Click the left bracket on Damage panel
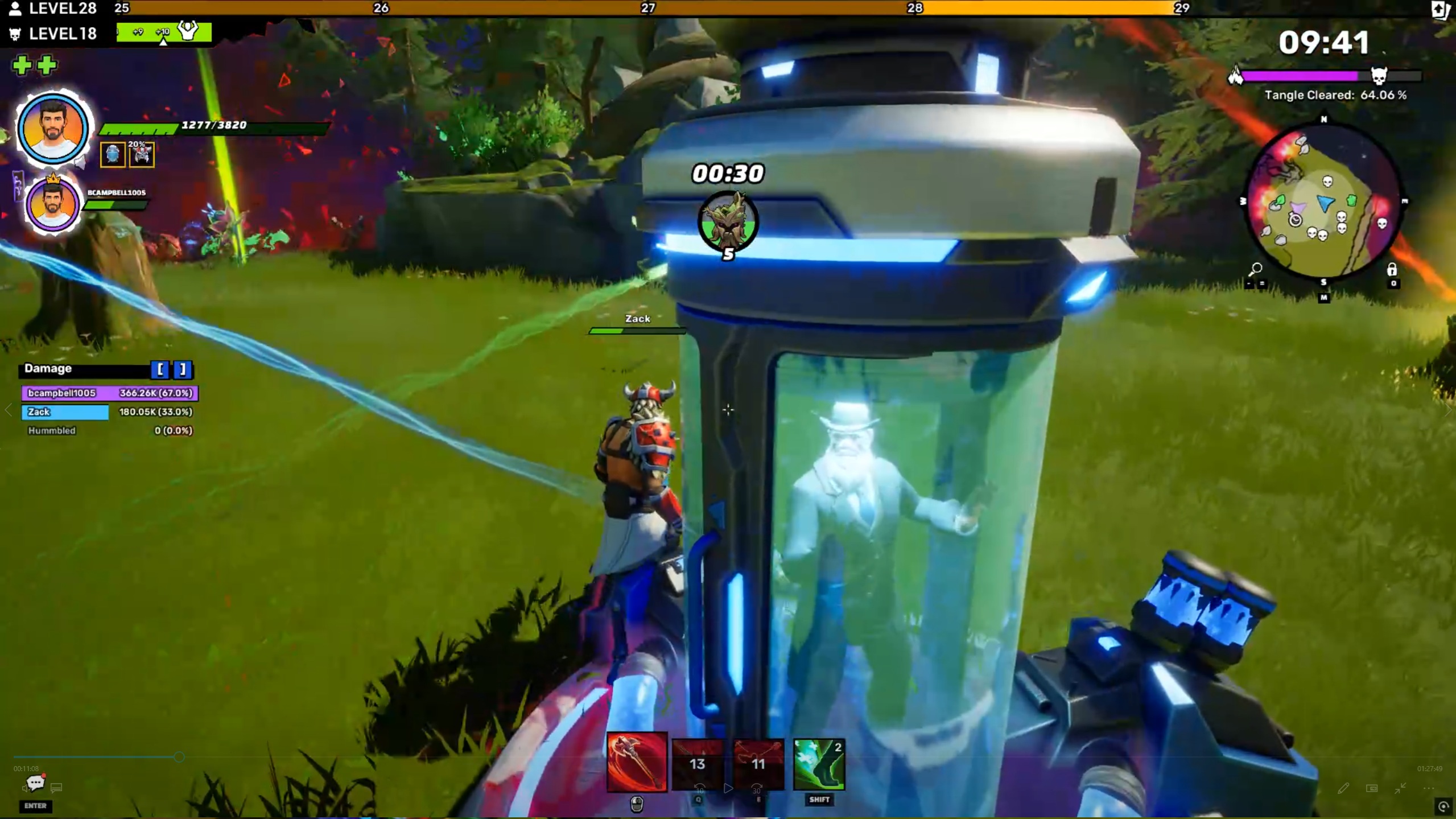 [x=160, y=369]
